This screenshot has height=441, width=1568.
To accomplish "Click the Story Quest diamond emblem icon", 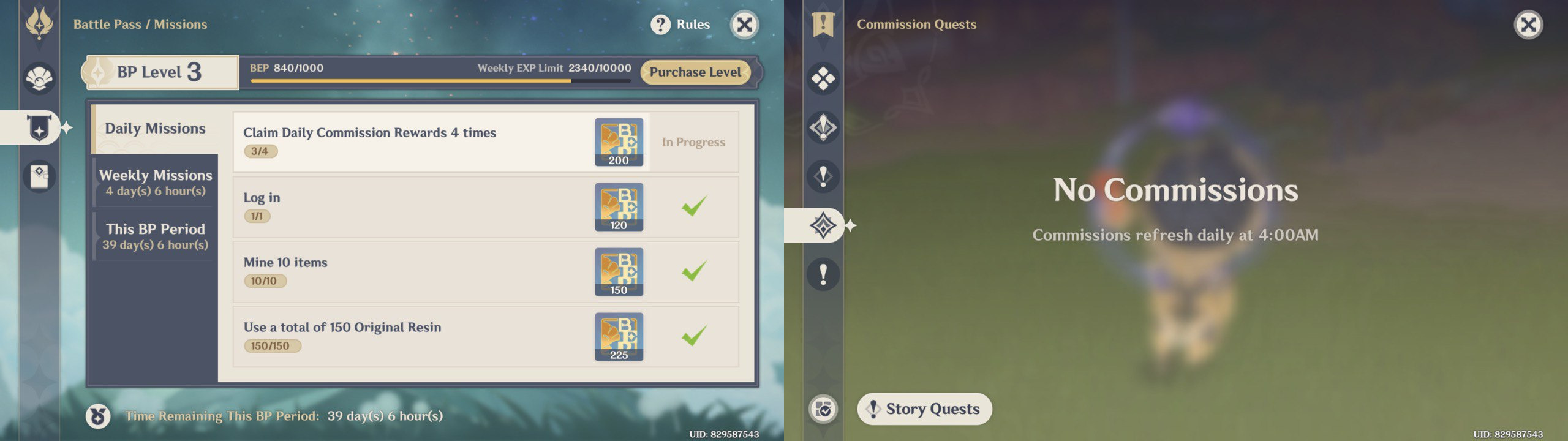I will 823,127.
